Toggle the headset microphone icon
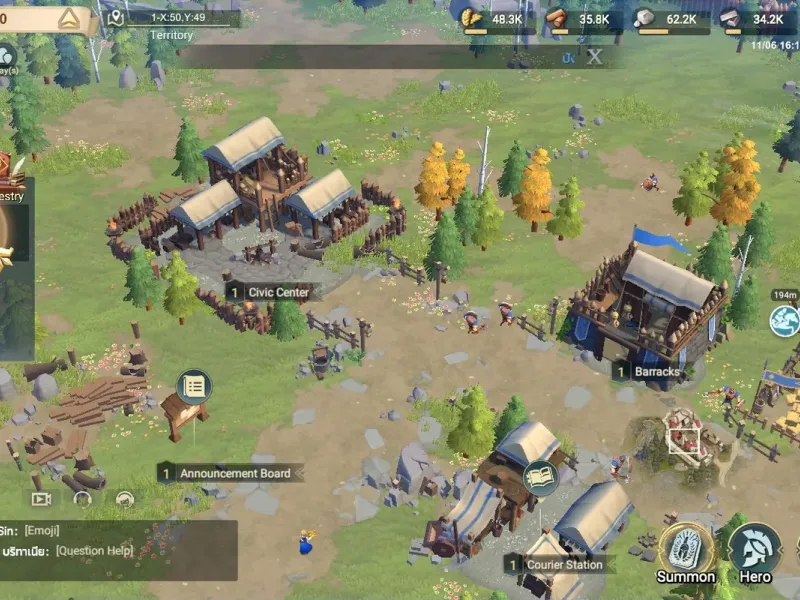The width and height of the screenshot is (800, 600). pos(125,498)
